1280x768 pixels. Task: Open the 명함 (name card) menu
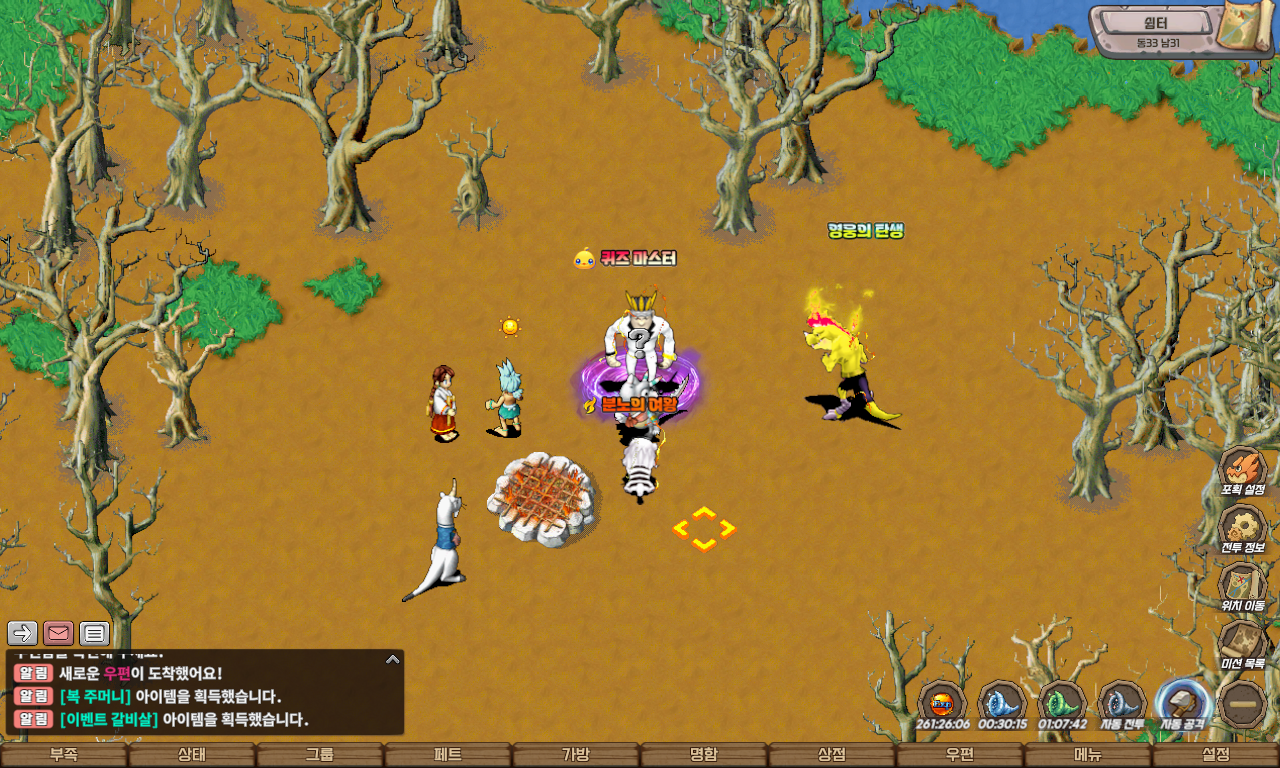tap(704, 755)
